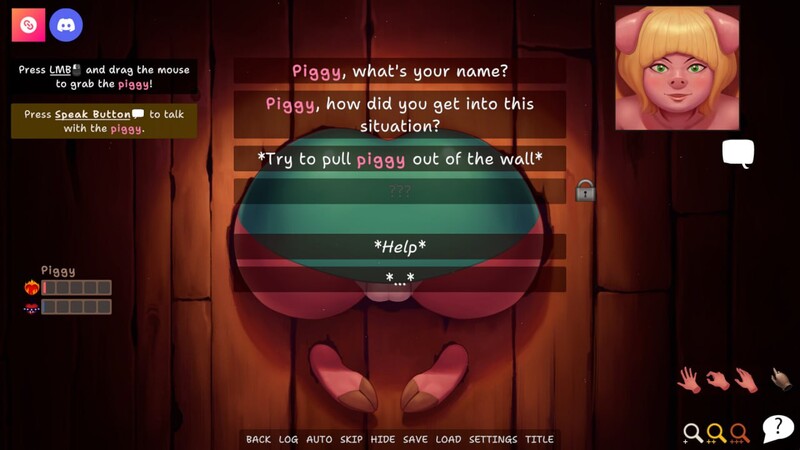Select the yellow double-plus magnifier zoom
The image size is (800, 450).
tap(716, 433)
